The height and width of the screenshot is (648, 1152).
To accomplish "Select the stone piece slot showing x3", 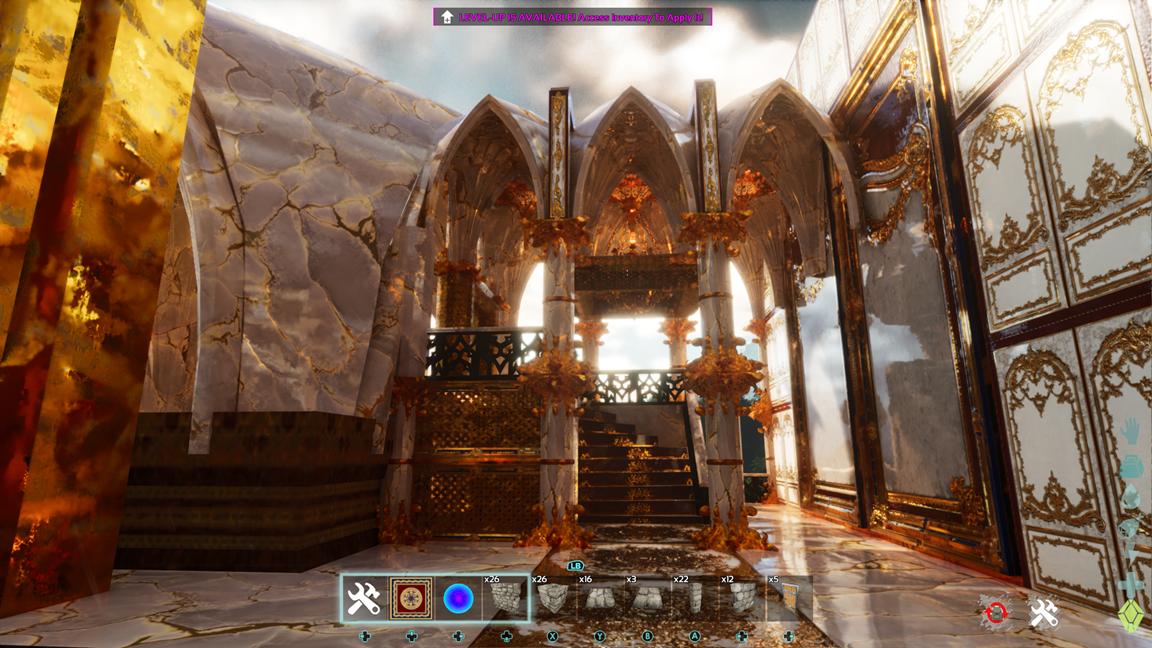I will pos(646,599).
